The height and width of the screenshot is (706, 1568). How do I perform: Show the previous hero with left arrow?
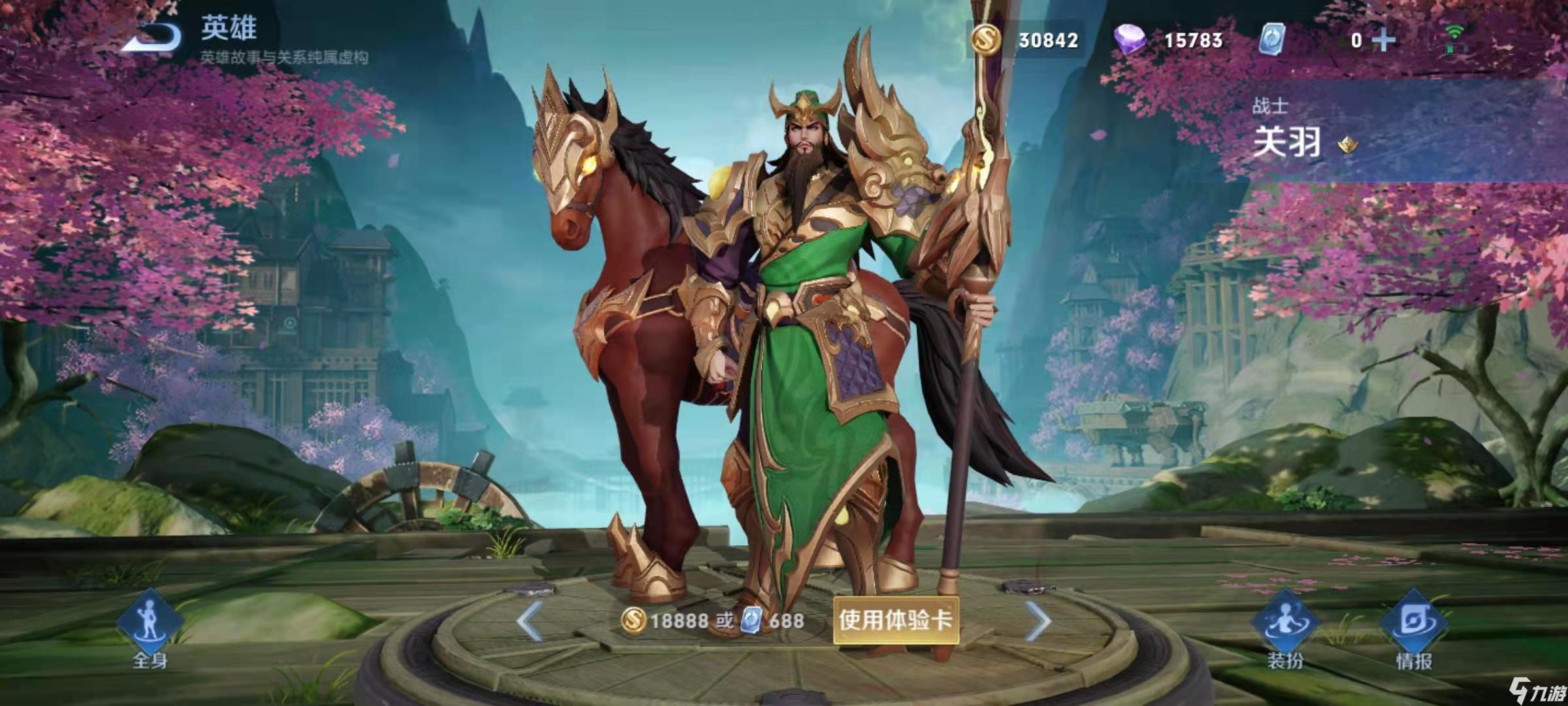point(529,620)
